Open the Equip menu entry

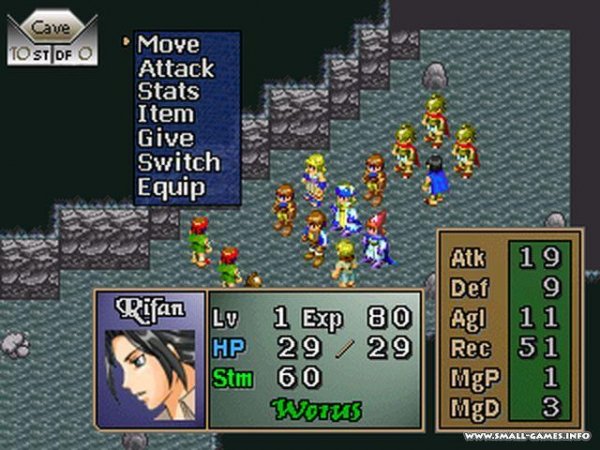tap(171, 187)
